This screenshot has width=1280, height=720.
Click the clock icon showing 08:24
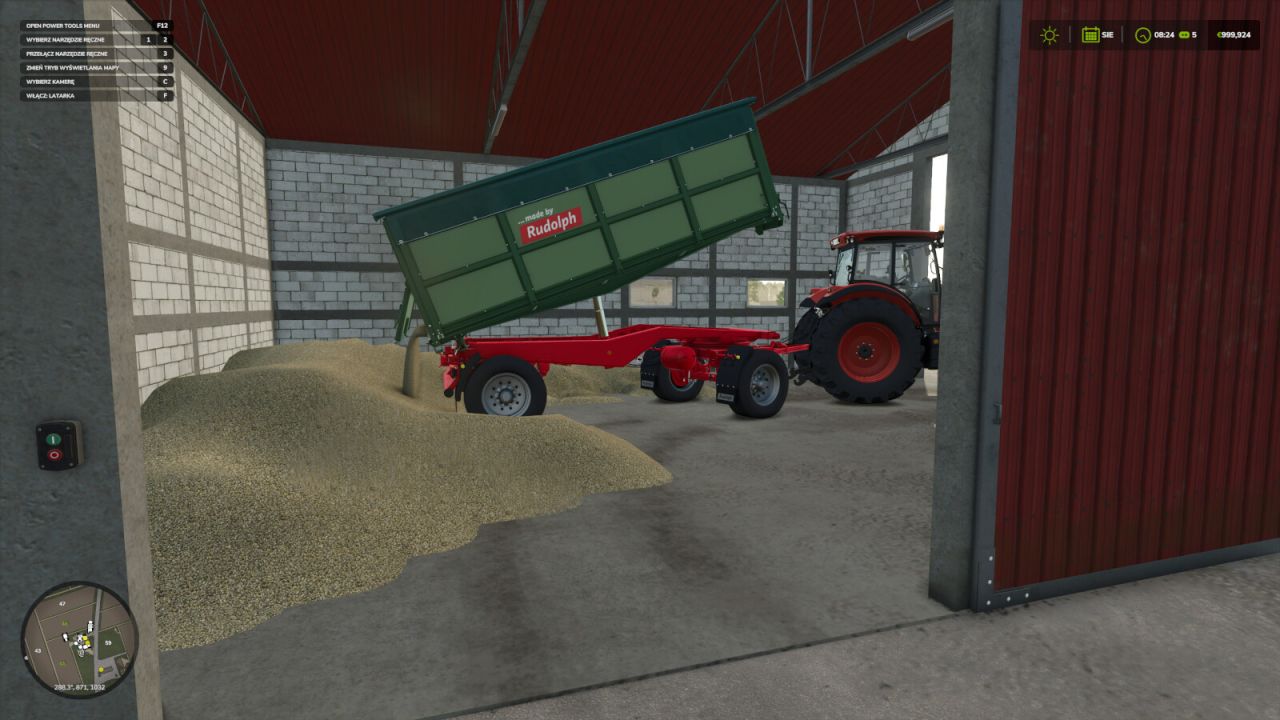pos(1143,36)
